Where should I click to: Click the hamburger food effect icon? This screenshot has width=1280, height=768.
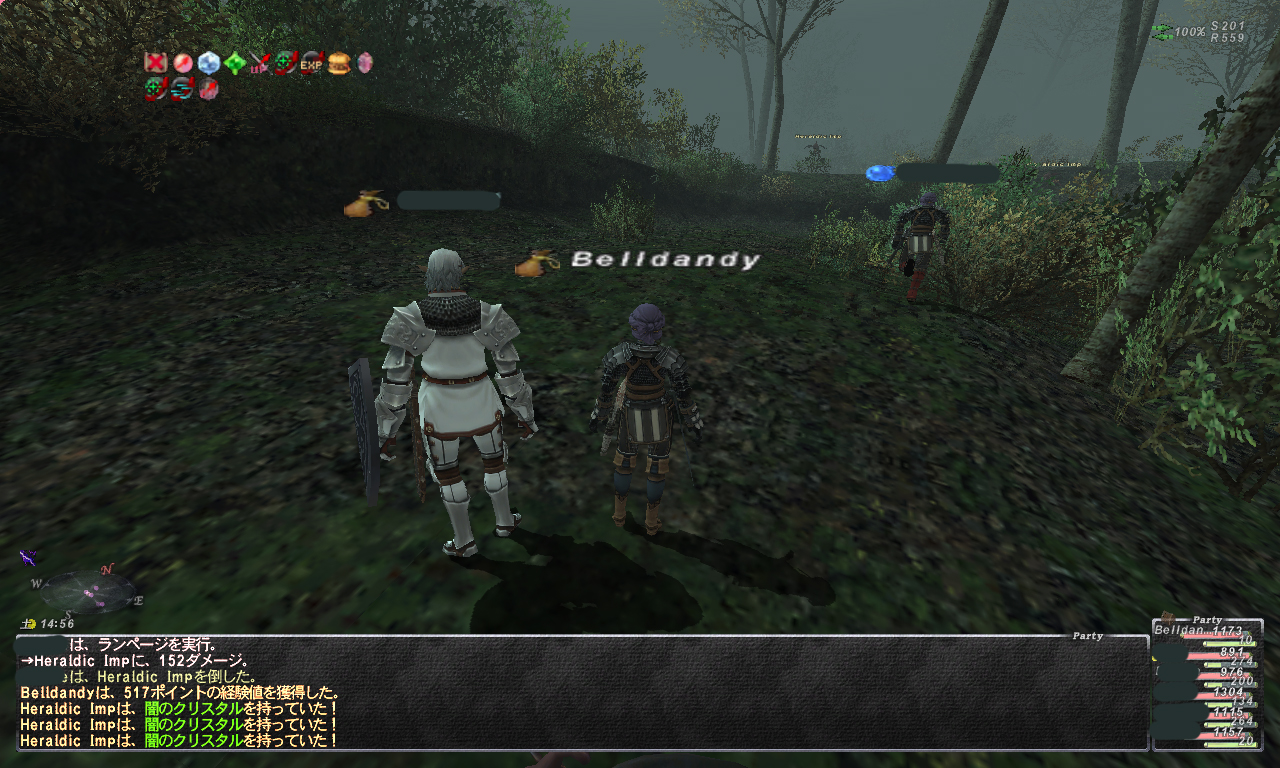click(x=338, y=63)
